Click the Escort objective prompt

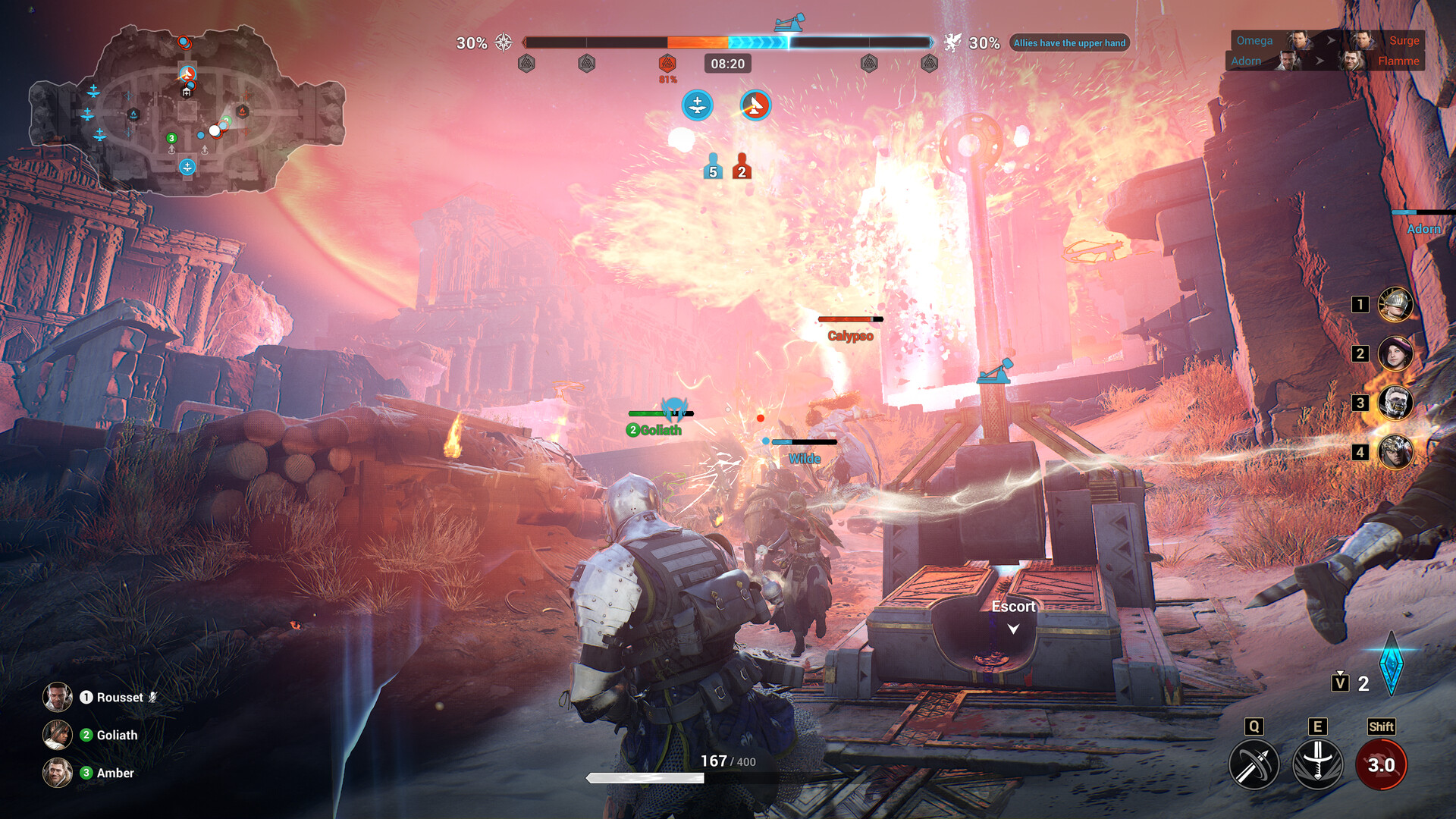pos(1012,607)
